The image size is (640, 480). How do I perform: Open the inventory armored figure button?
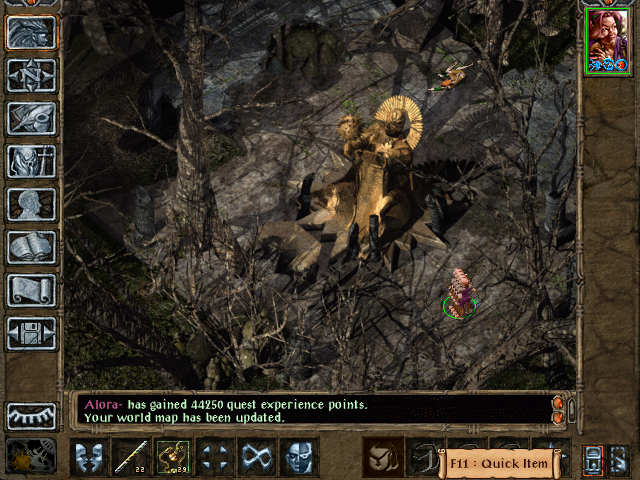coord(31,161)
